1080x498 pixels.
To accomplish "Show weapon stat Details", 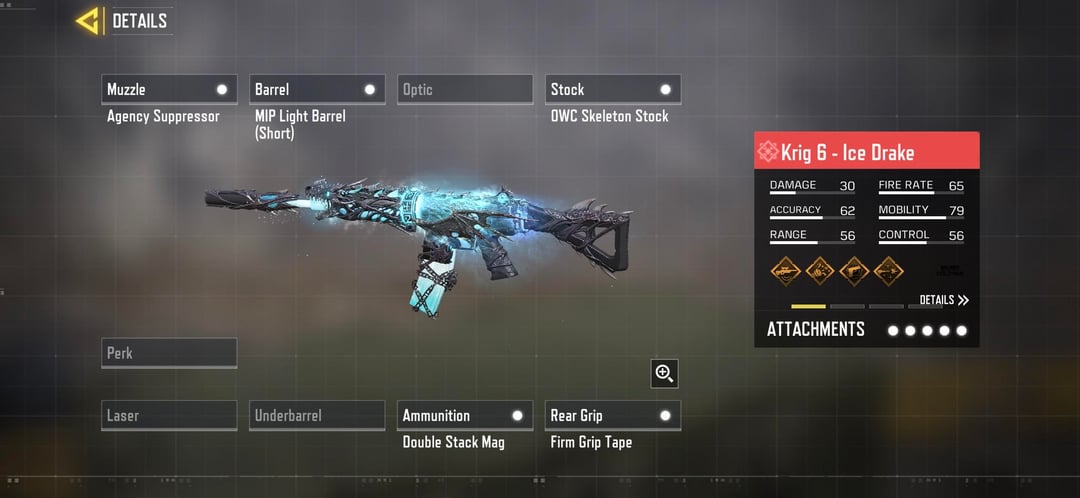I will (944, 300).
